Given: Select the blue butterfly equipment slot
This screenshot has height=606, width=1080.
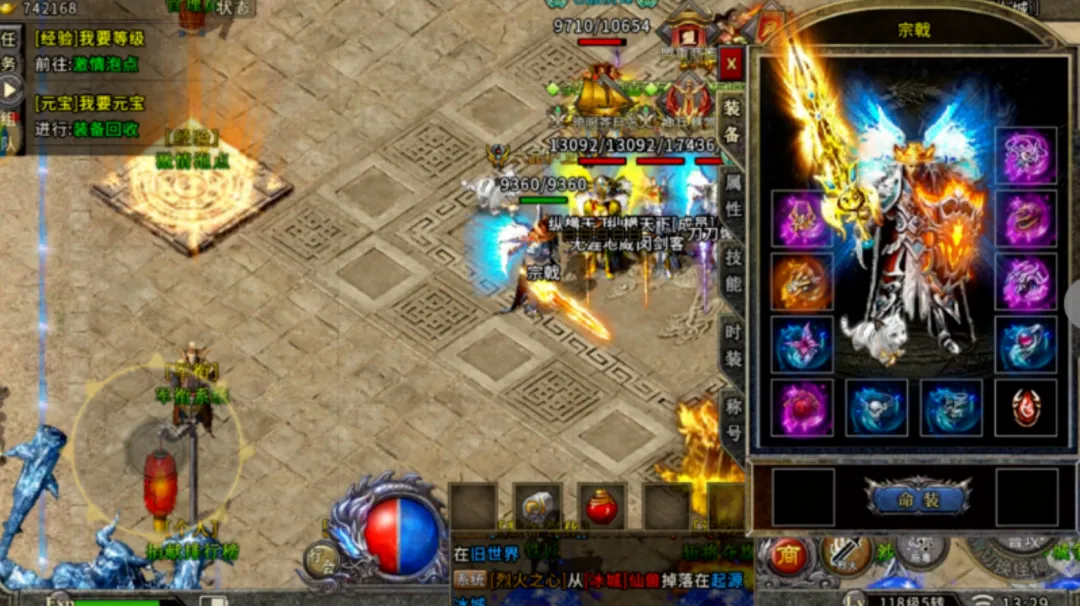Looking at the screenshot, I should tap(802, 345).
